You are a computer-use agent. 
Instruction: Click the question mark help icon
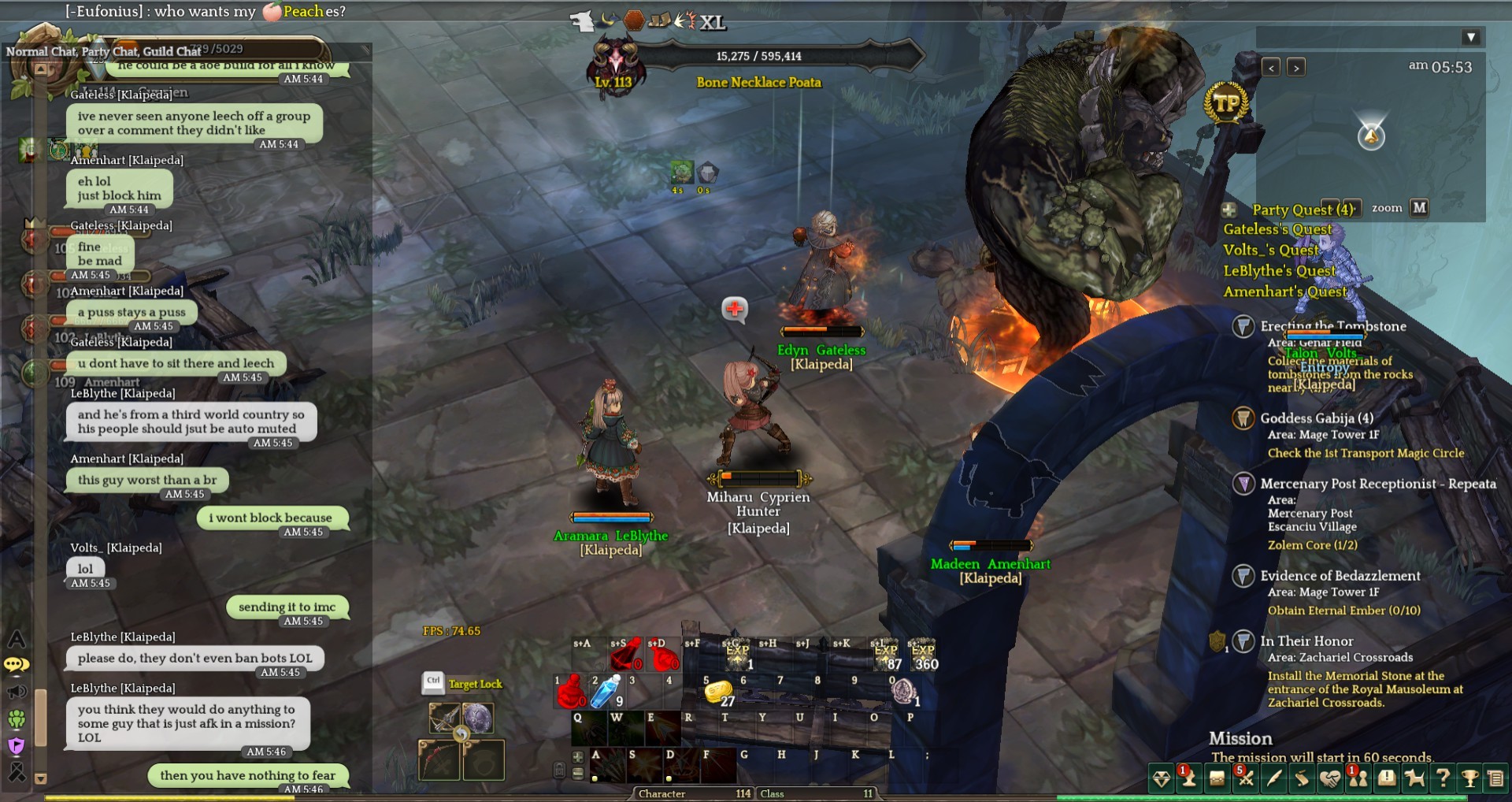pyautogui.click(x=1443, y=779)
